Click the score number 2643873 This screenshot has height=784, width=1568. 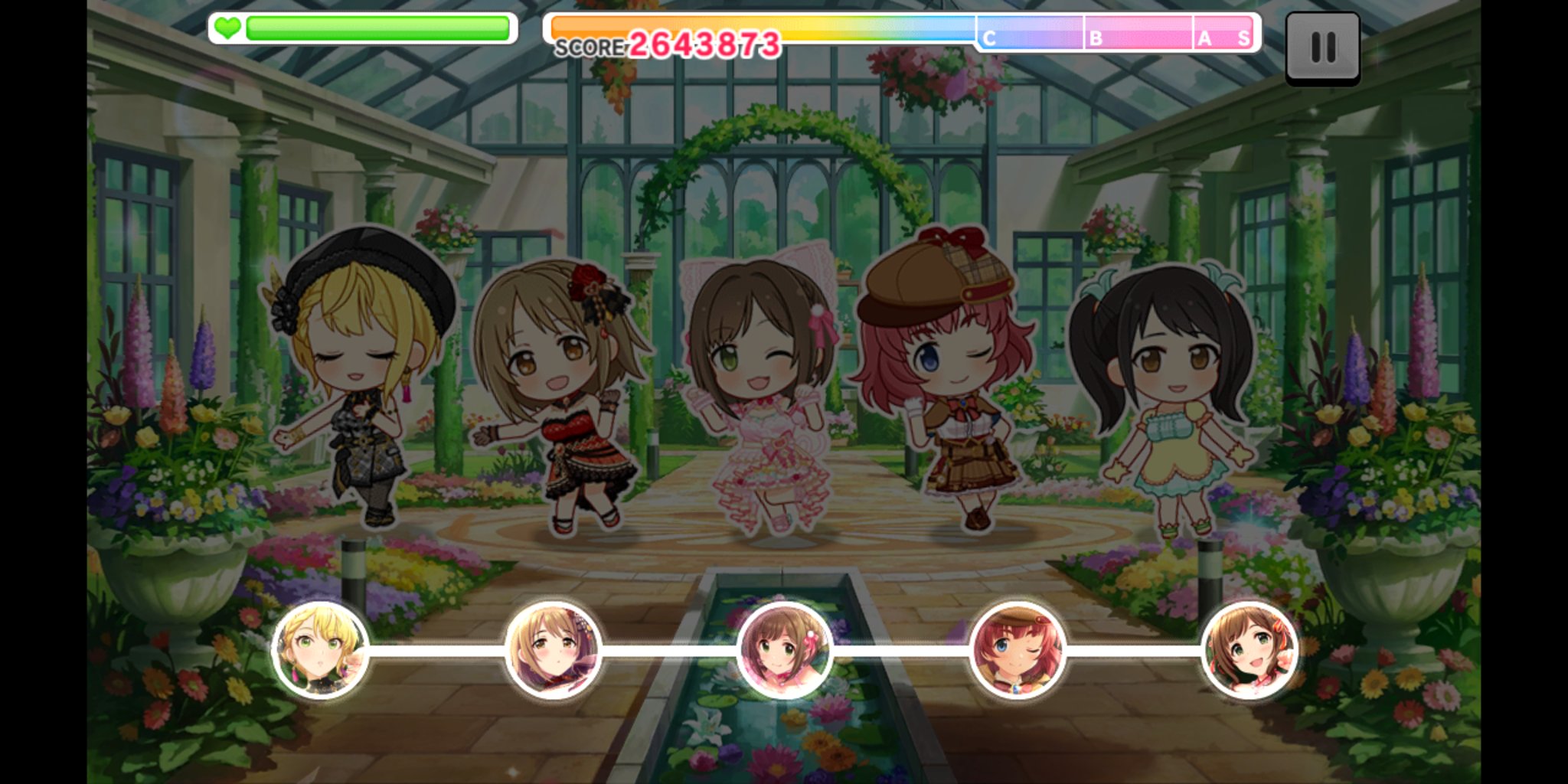coord(704,44)
